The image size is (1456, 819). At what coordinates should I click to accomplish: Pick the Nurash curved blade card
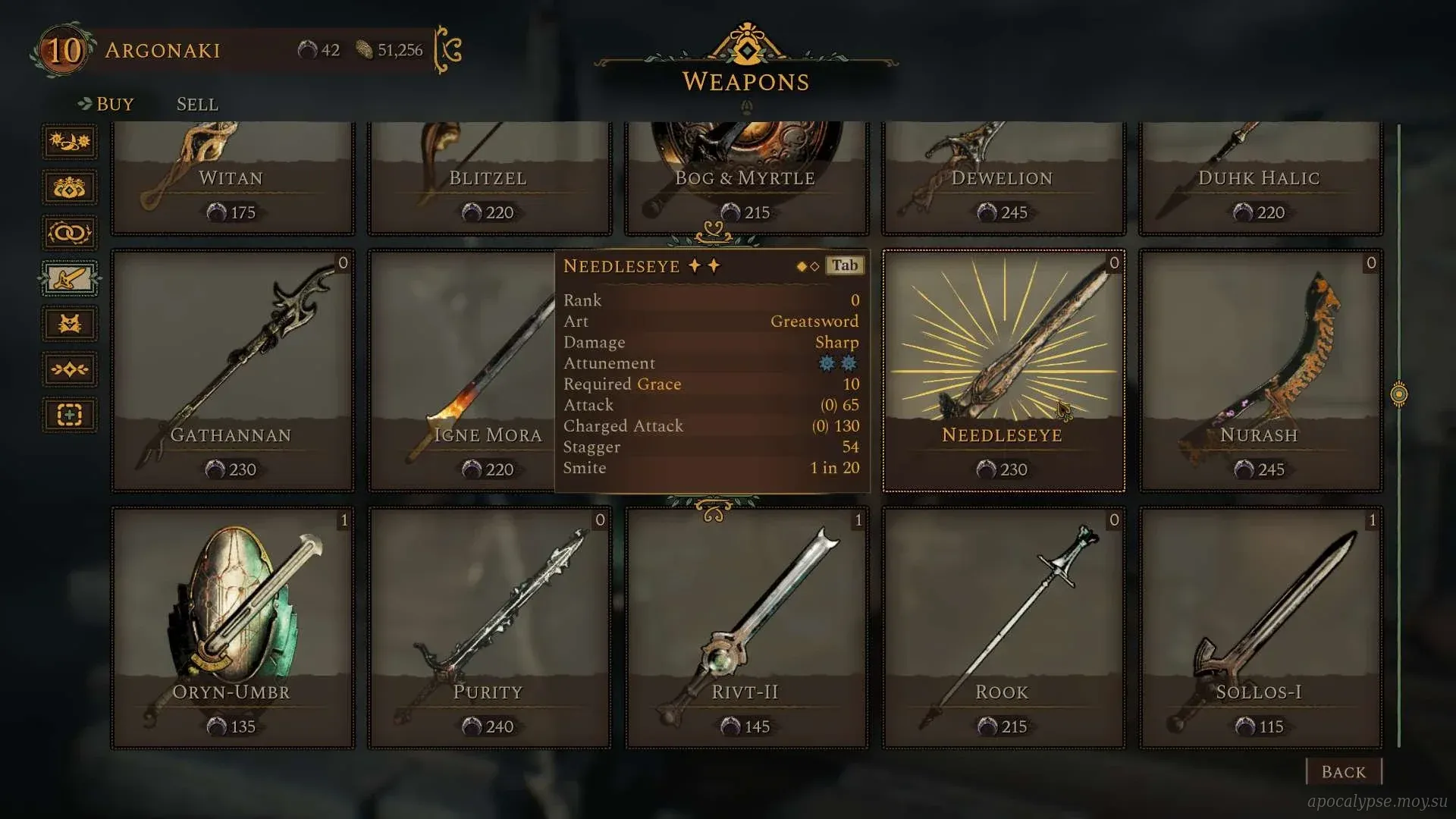click(1260, 372)
